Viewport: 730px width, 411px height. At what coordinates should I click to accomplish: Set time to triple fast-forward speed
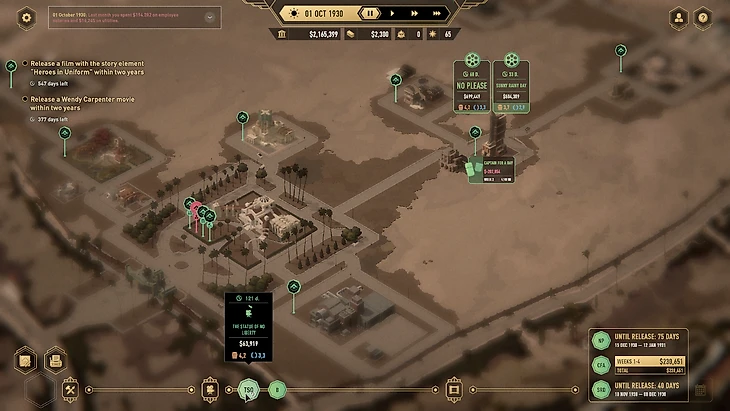tap(438, 14)
